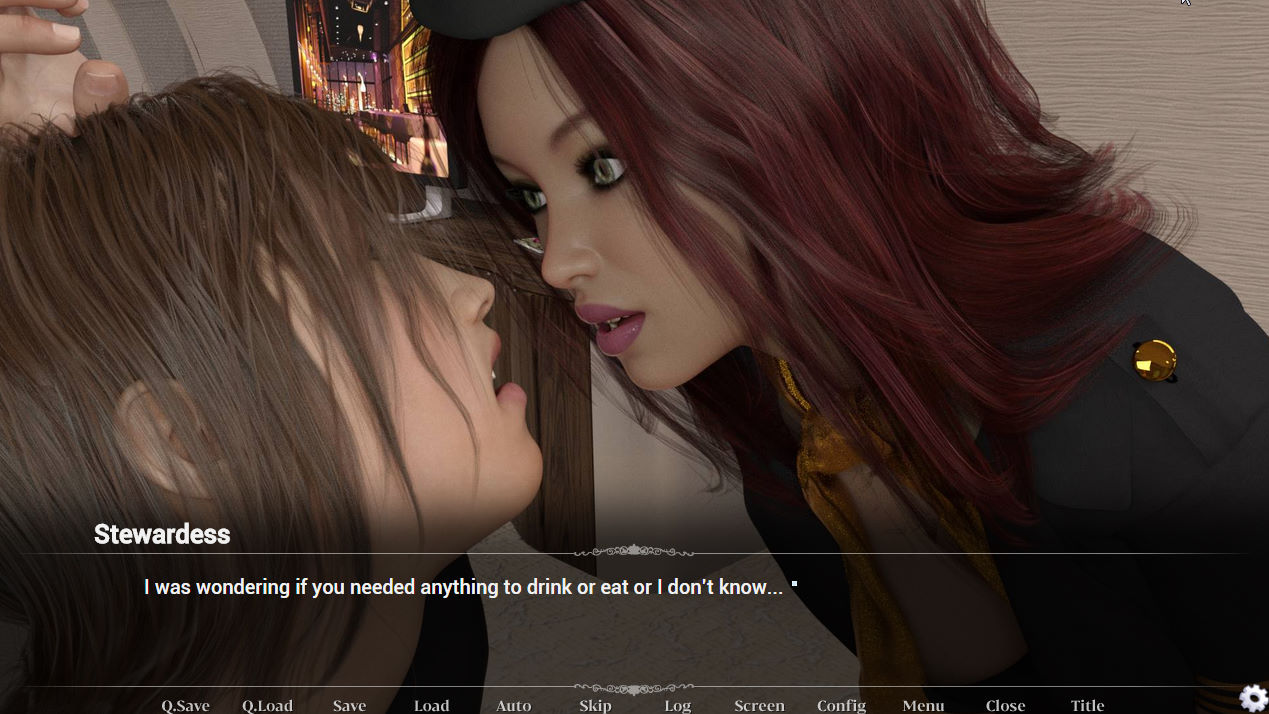Hide the message window with Close
1269x714 pixels.
(x=1005, y=705)
